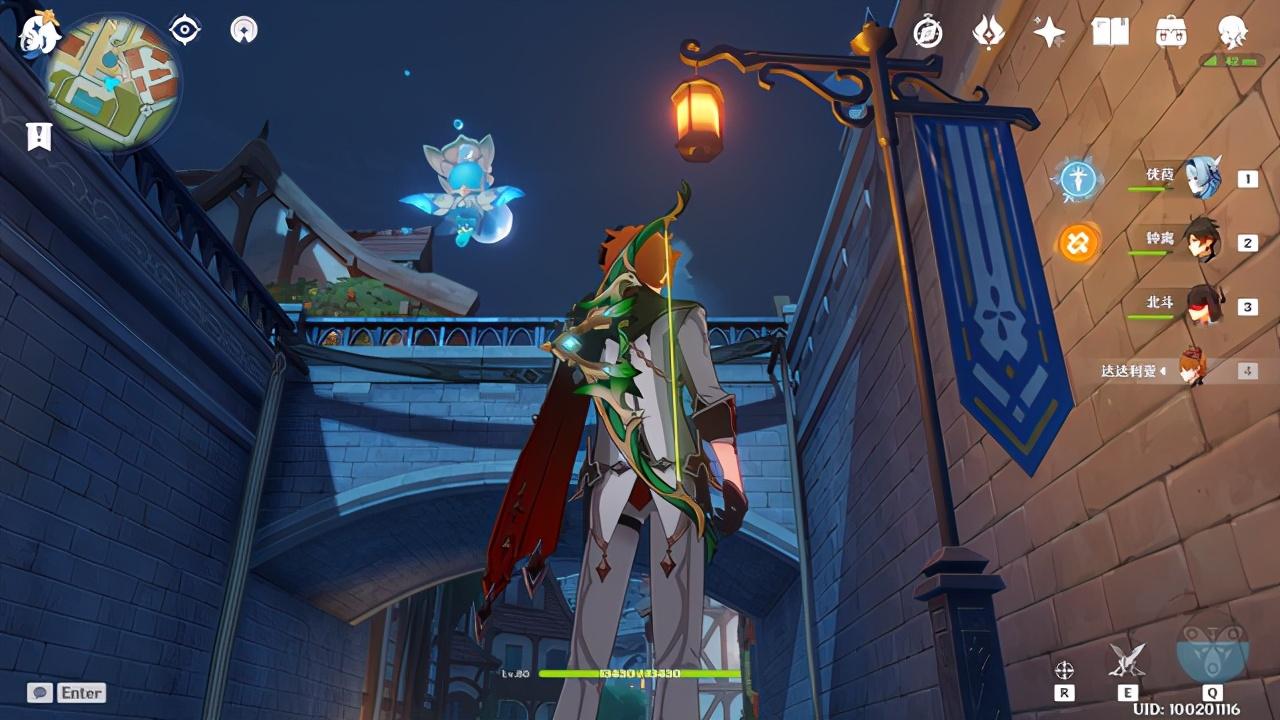Open the Paimon menu

40,32
